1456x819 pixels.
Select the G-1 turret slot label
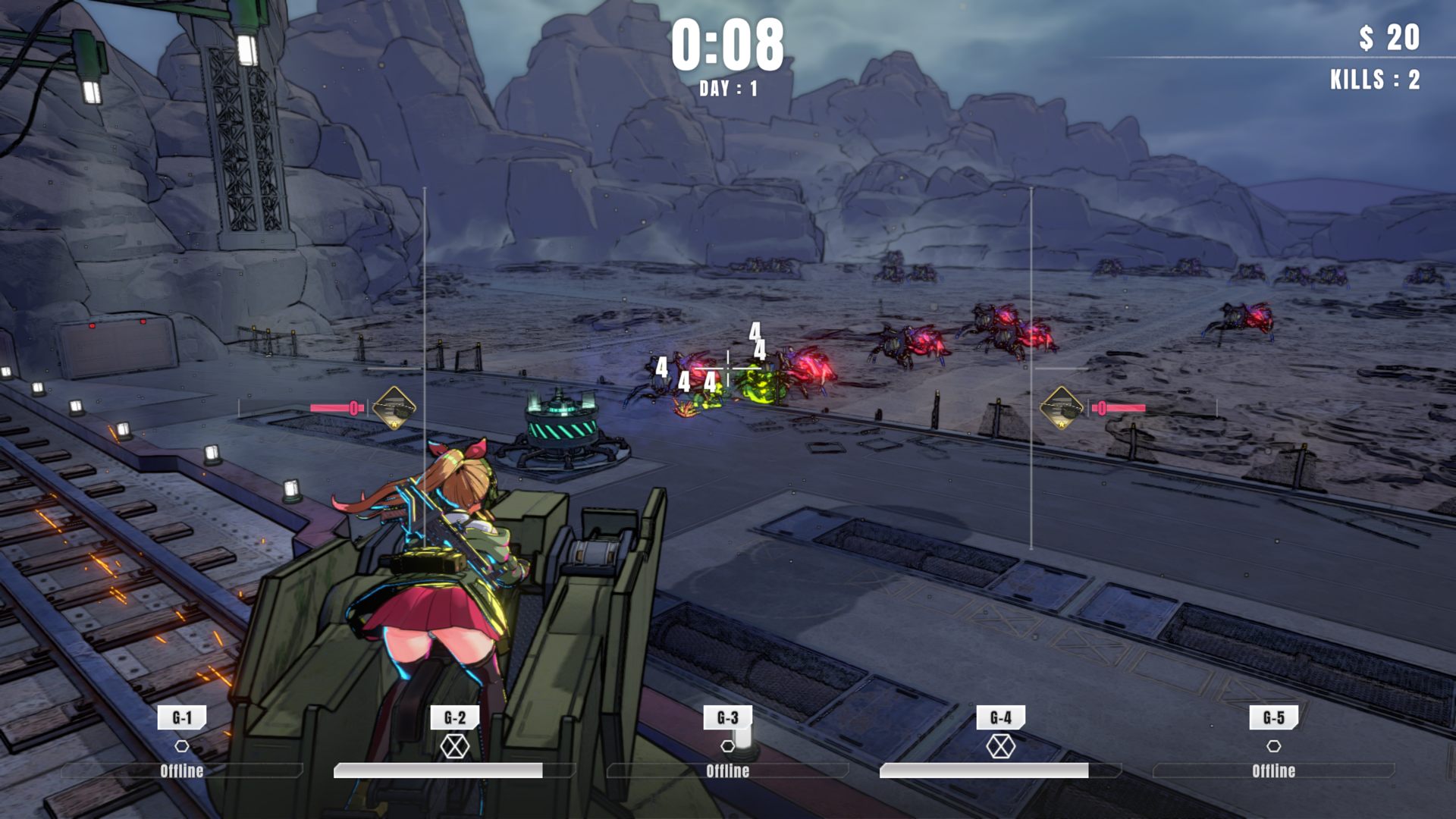pyautogui.click(x=182, y=717)
